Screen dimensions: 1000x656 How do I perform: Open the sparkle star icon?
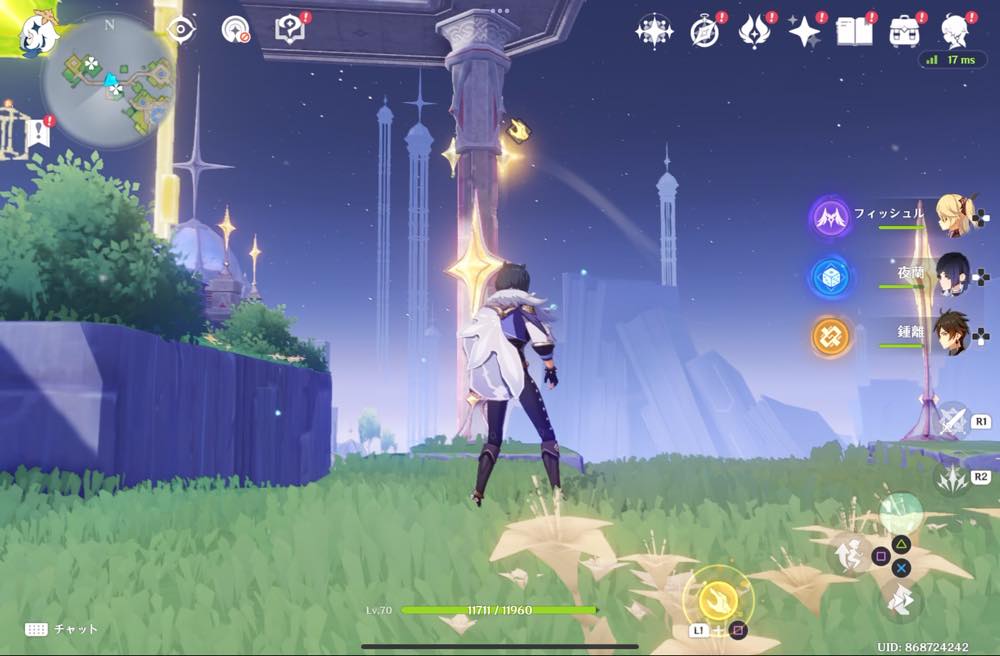(804, 32)
